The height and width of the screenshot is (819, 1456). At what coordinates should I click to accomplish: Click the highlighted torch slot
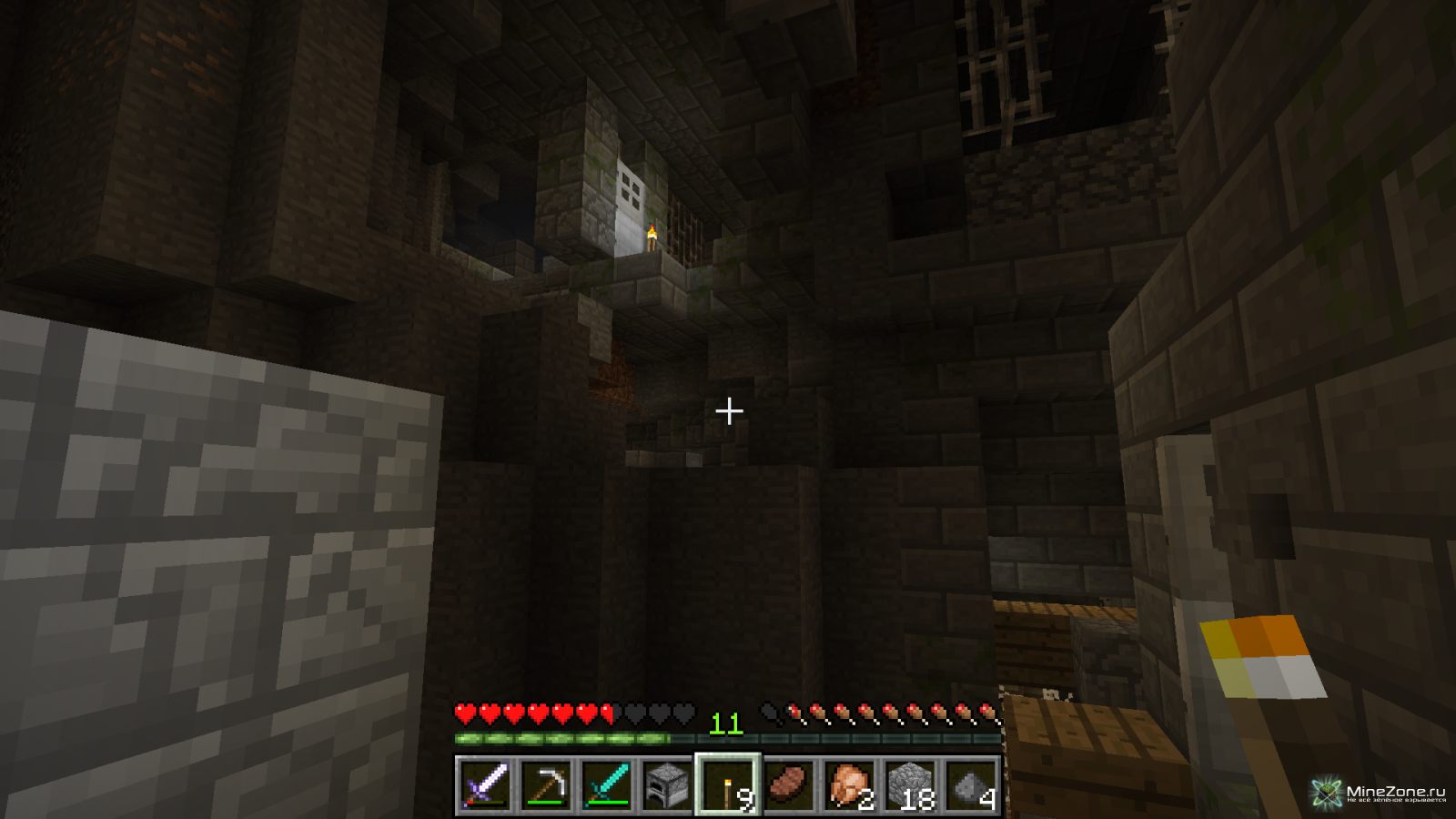(x=728, y=784)
